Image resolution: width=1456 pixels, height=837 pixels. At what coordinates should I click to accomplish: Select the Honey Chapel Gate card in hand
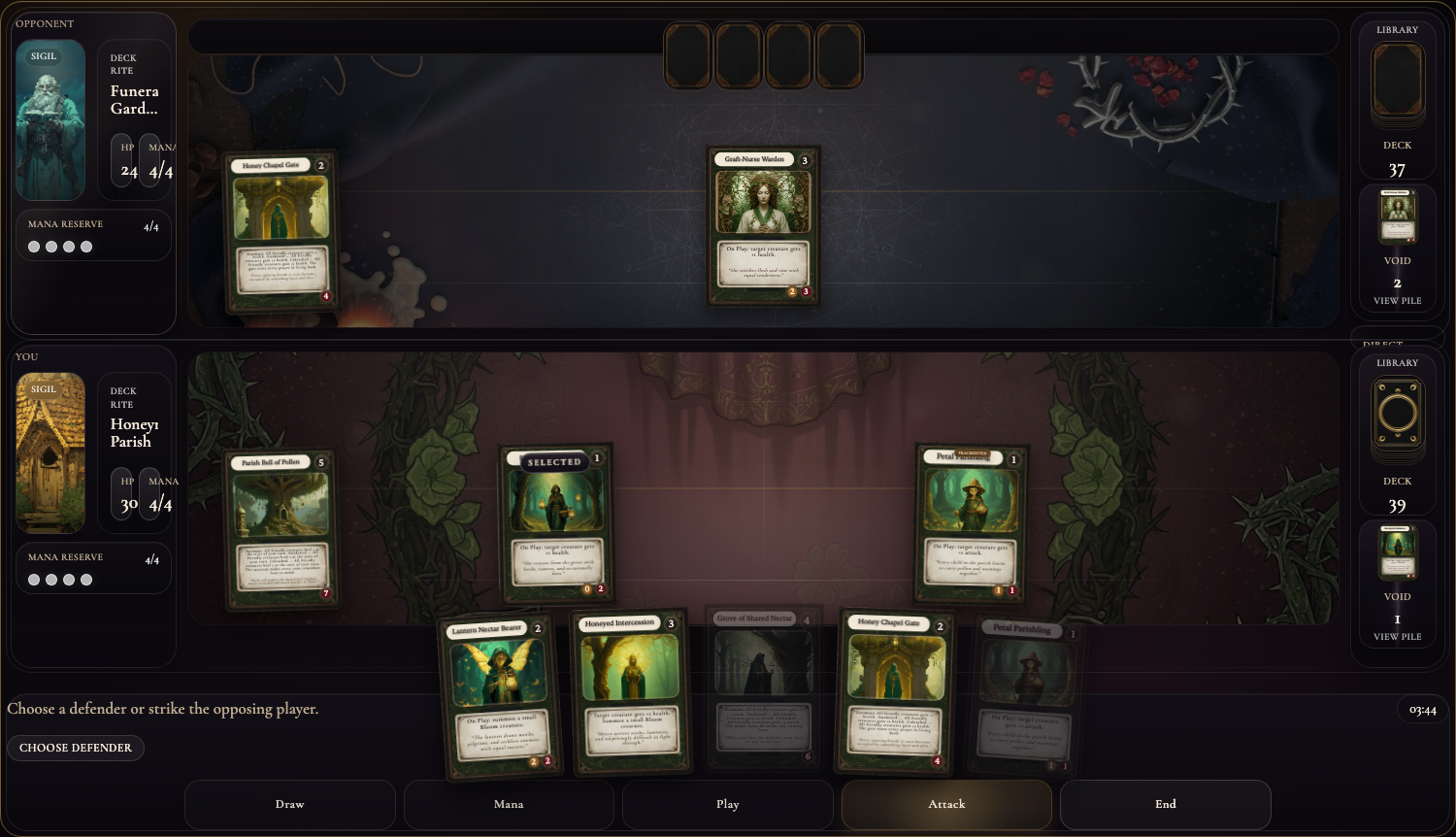894,693
